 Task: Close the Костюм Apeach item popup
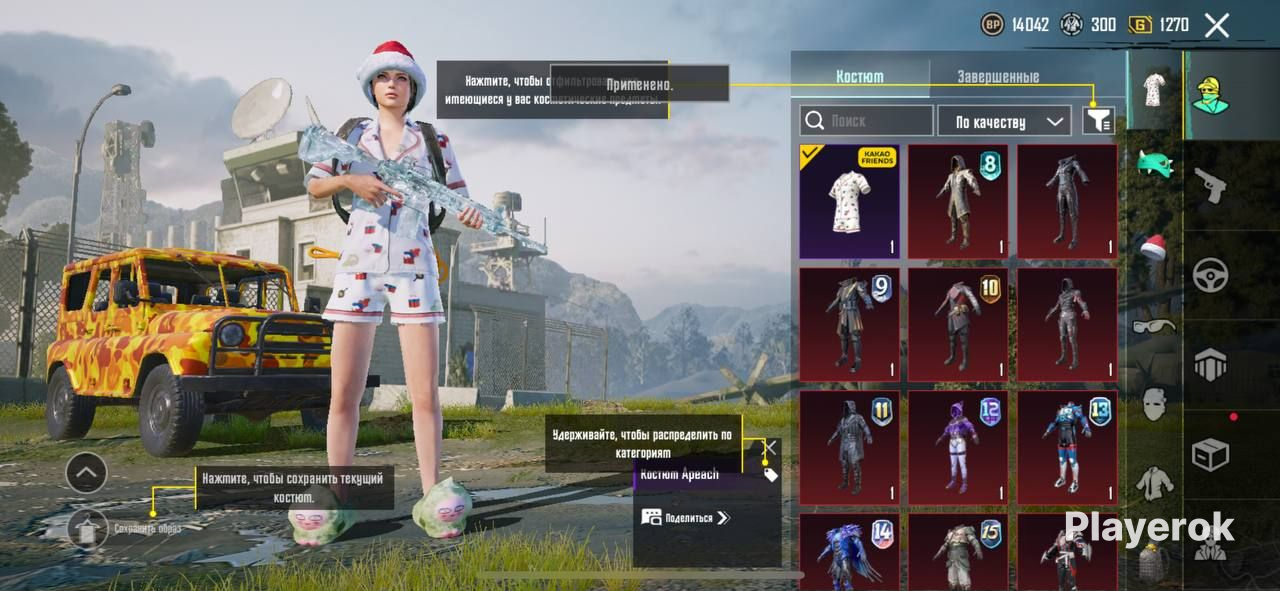[x=770, y=447]
